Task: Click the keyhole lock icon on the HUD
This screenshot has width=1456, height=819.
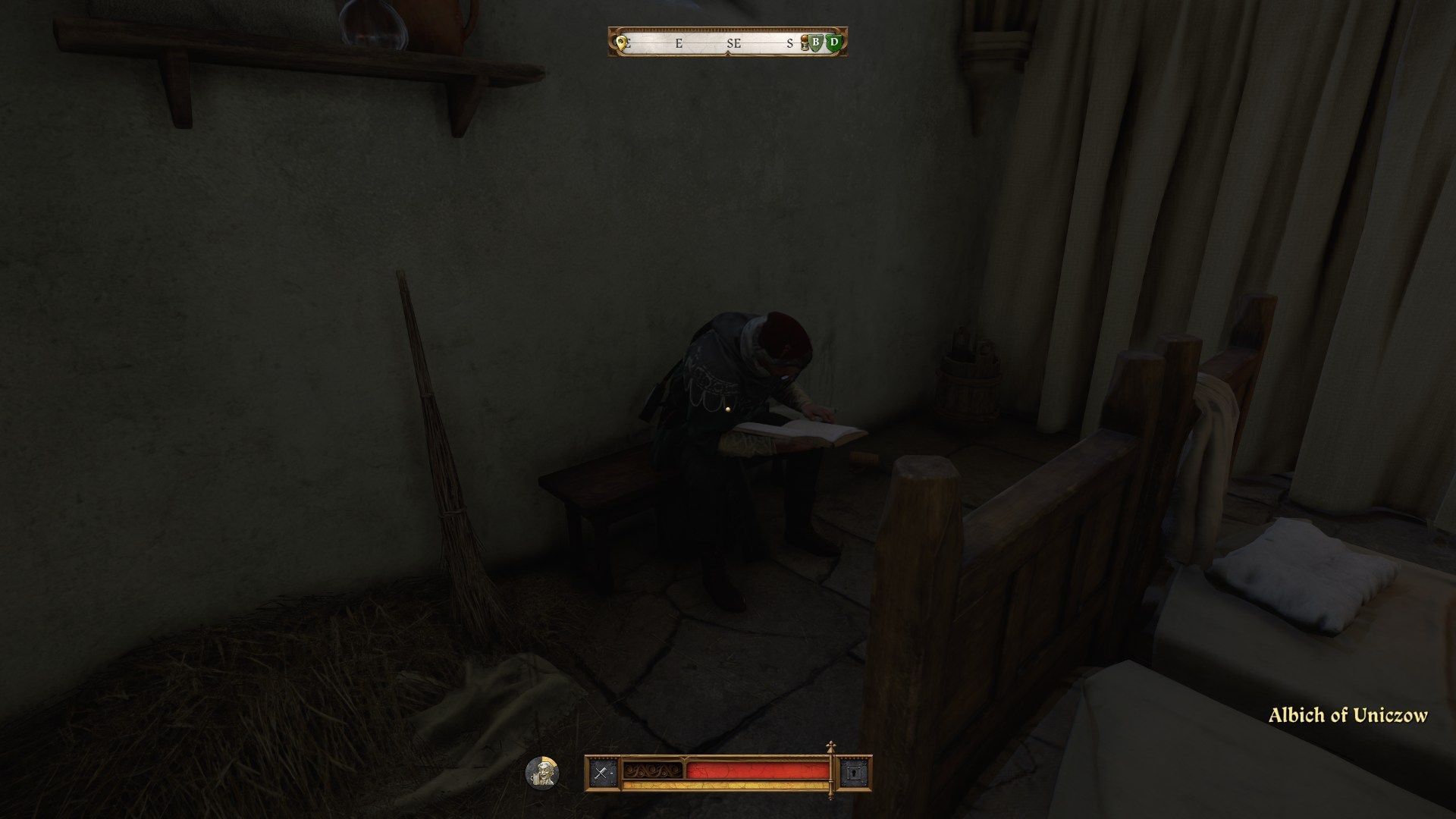Action: coord(855,772)
